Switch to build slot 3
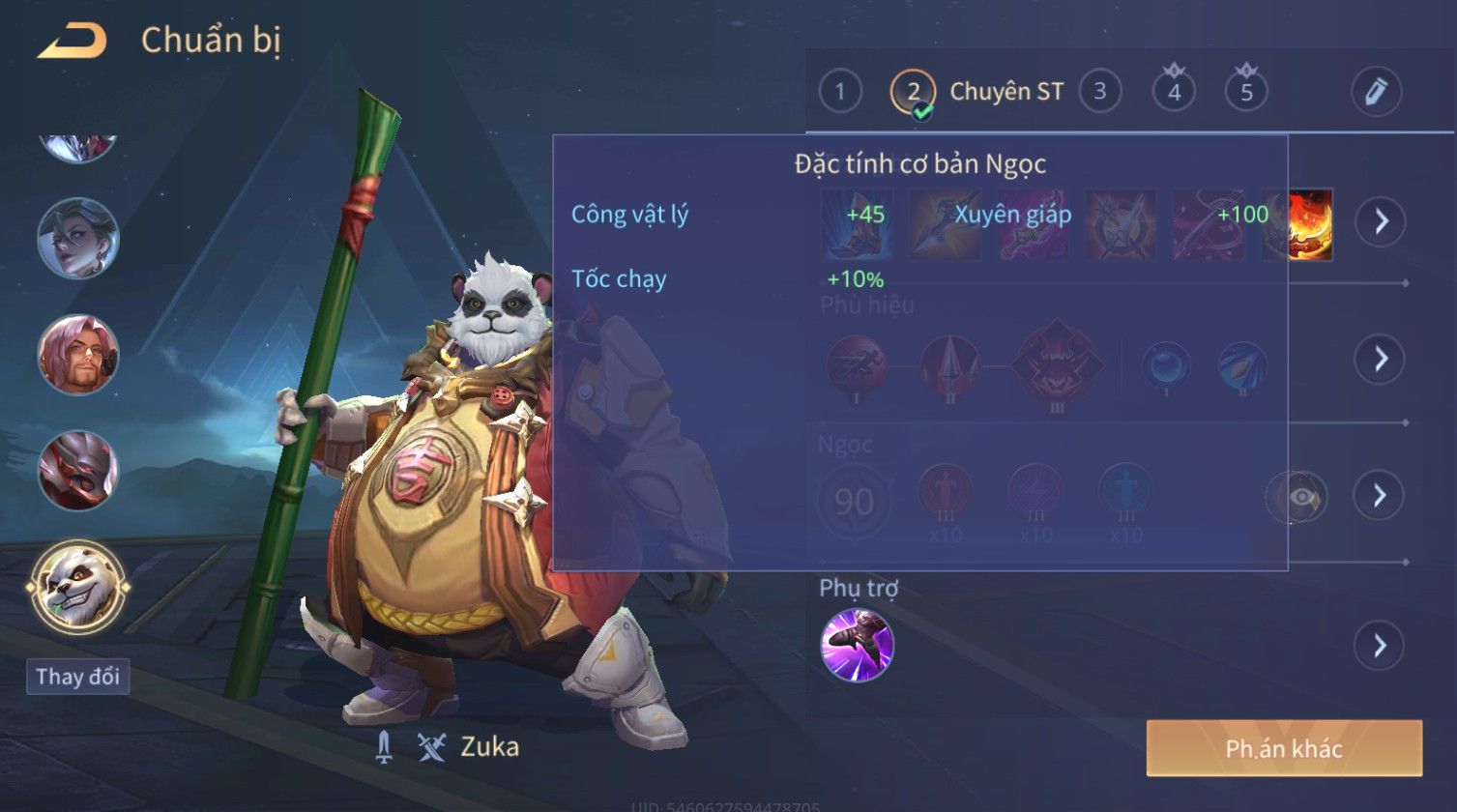This screenshot has width=1457, height=812. [x=1099, y=92]
